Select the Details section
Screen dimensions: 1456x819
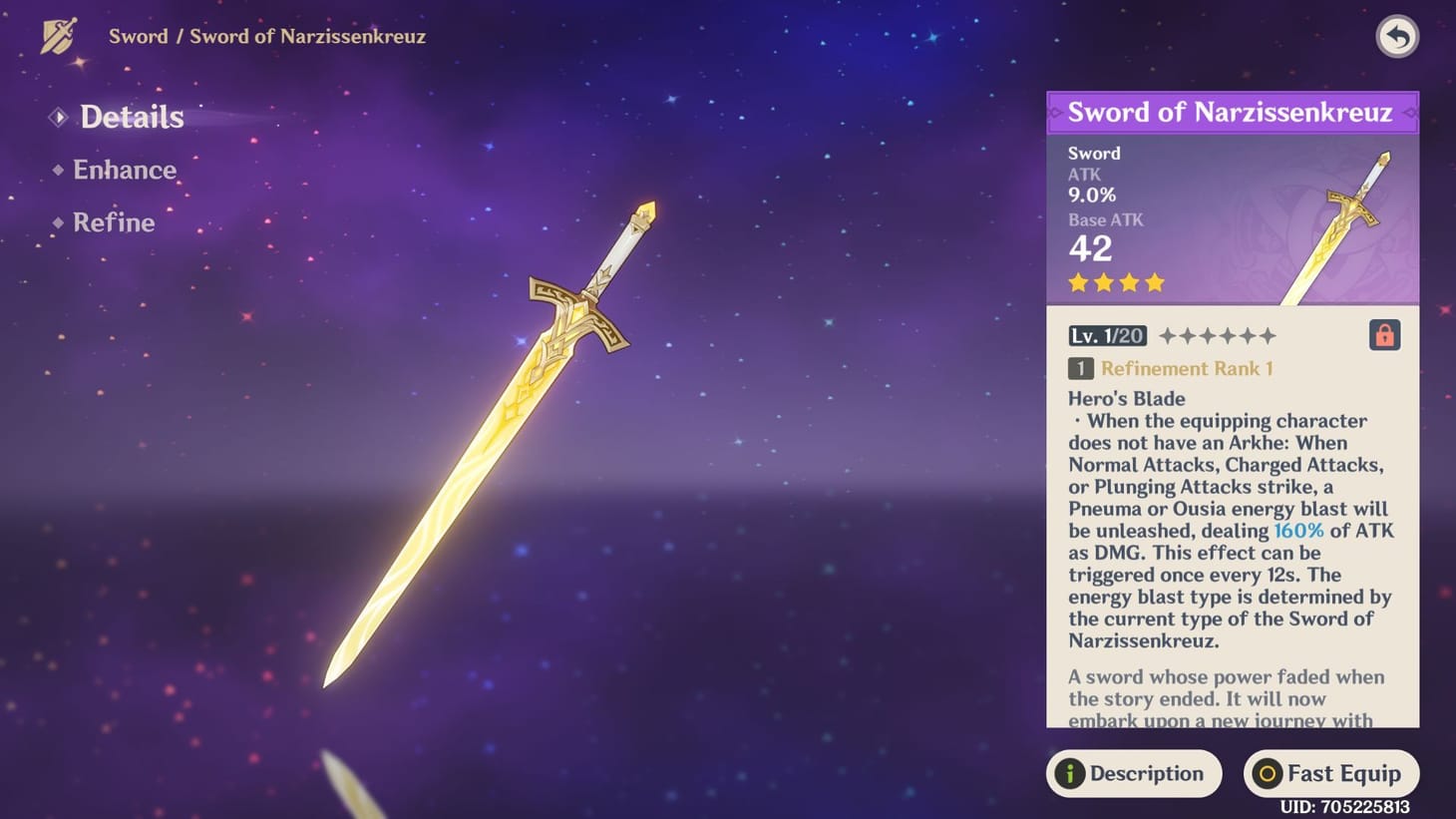pyautogui.click(x=131, y=117)
